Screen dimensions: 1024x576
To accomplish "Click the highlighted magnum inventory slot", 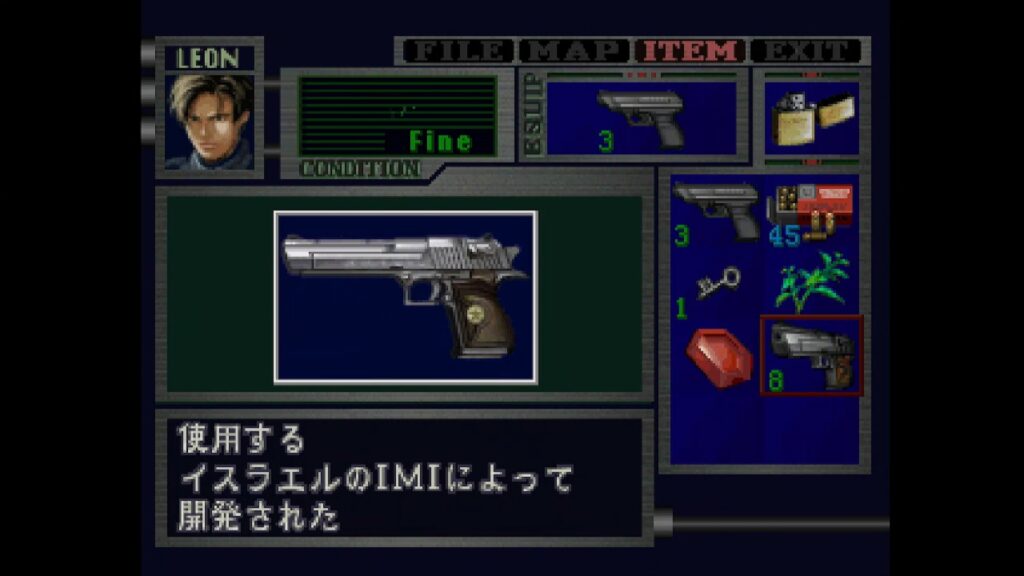I will tap(810, 356).
